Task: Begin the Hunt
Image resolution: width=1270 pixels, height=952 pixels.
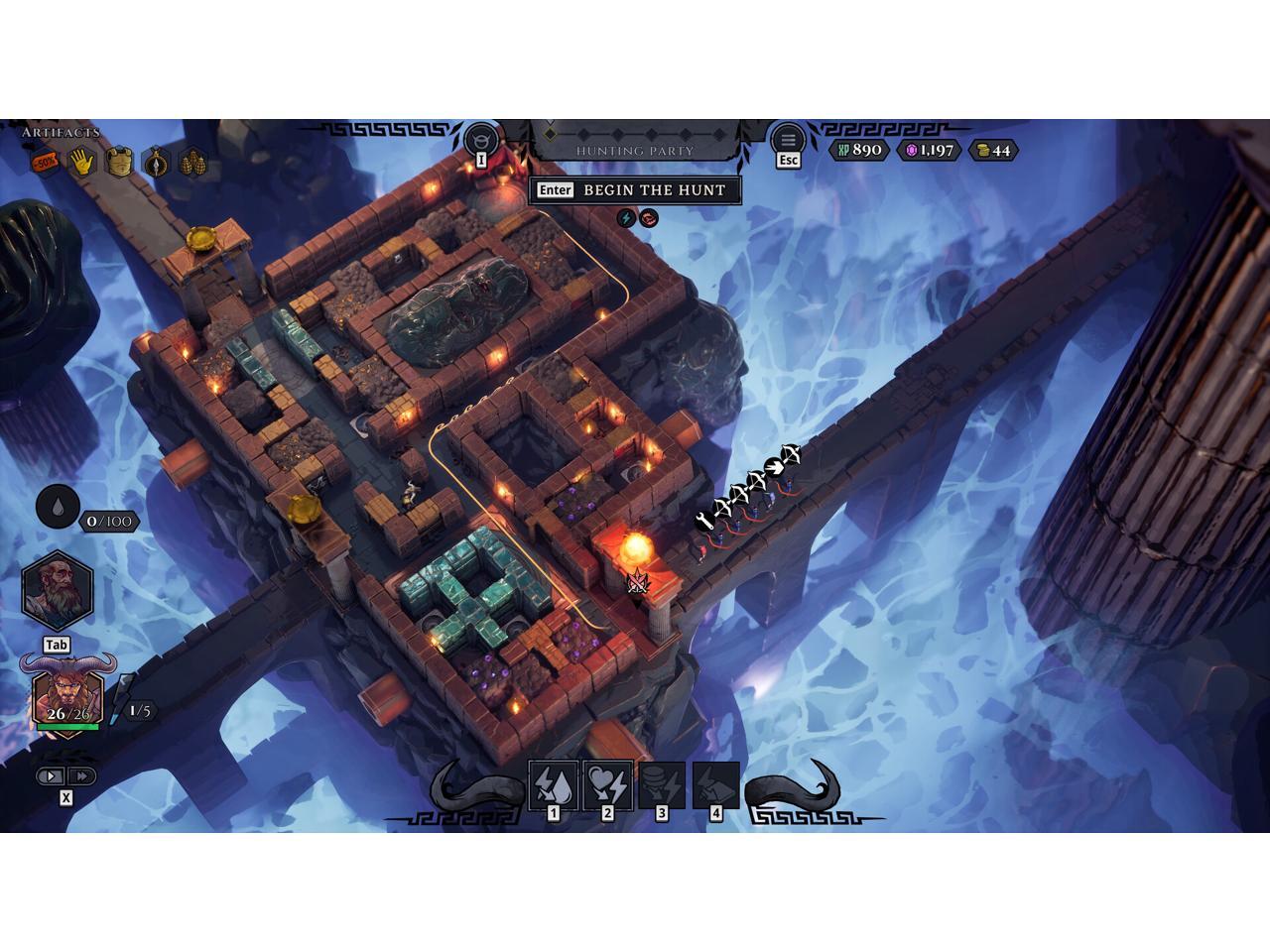Action: (x=635, y=190)
